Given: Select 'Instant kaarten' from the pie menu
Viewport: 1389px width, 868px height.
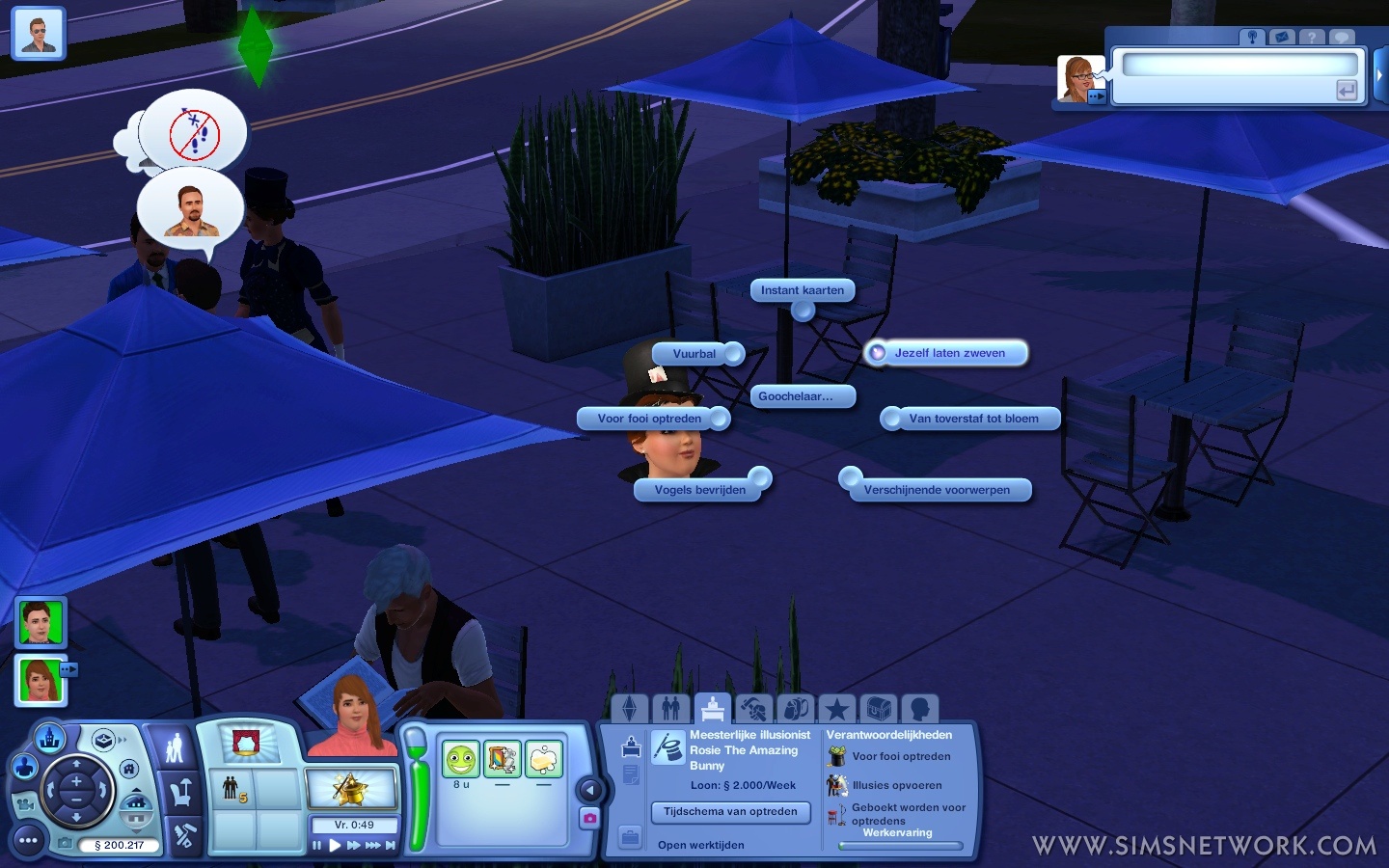Looking at the screenshot, I should 802,290.
